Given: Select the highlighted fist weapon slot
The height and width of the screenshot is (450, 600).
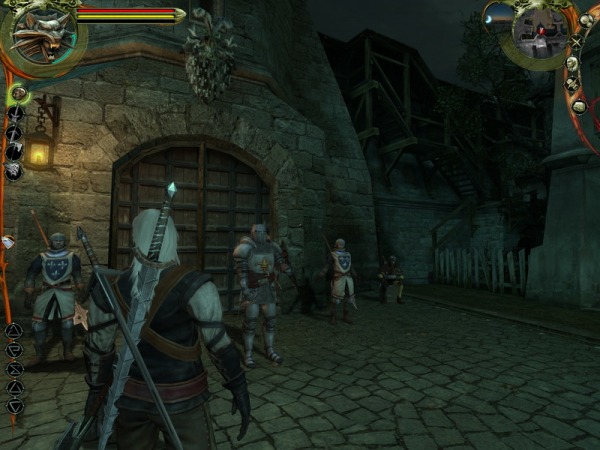Looking at the screenshot, I should tap(17, 94).
